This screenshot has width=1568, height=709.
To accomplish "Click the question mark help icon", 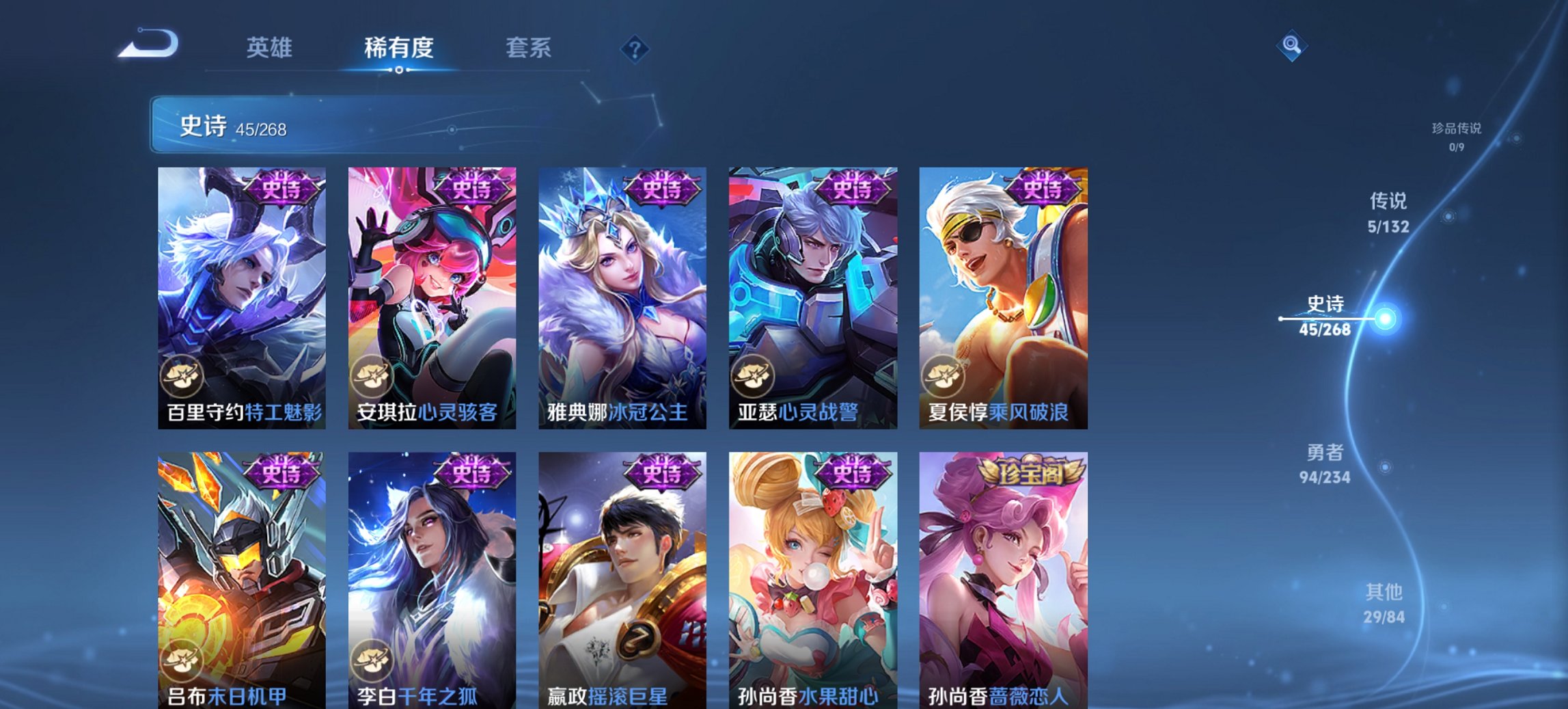I will [x=635, y=48].
